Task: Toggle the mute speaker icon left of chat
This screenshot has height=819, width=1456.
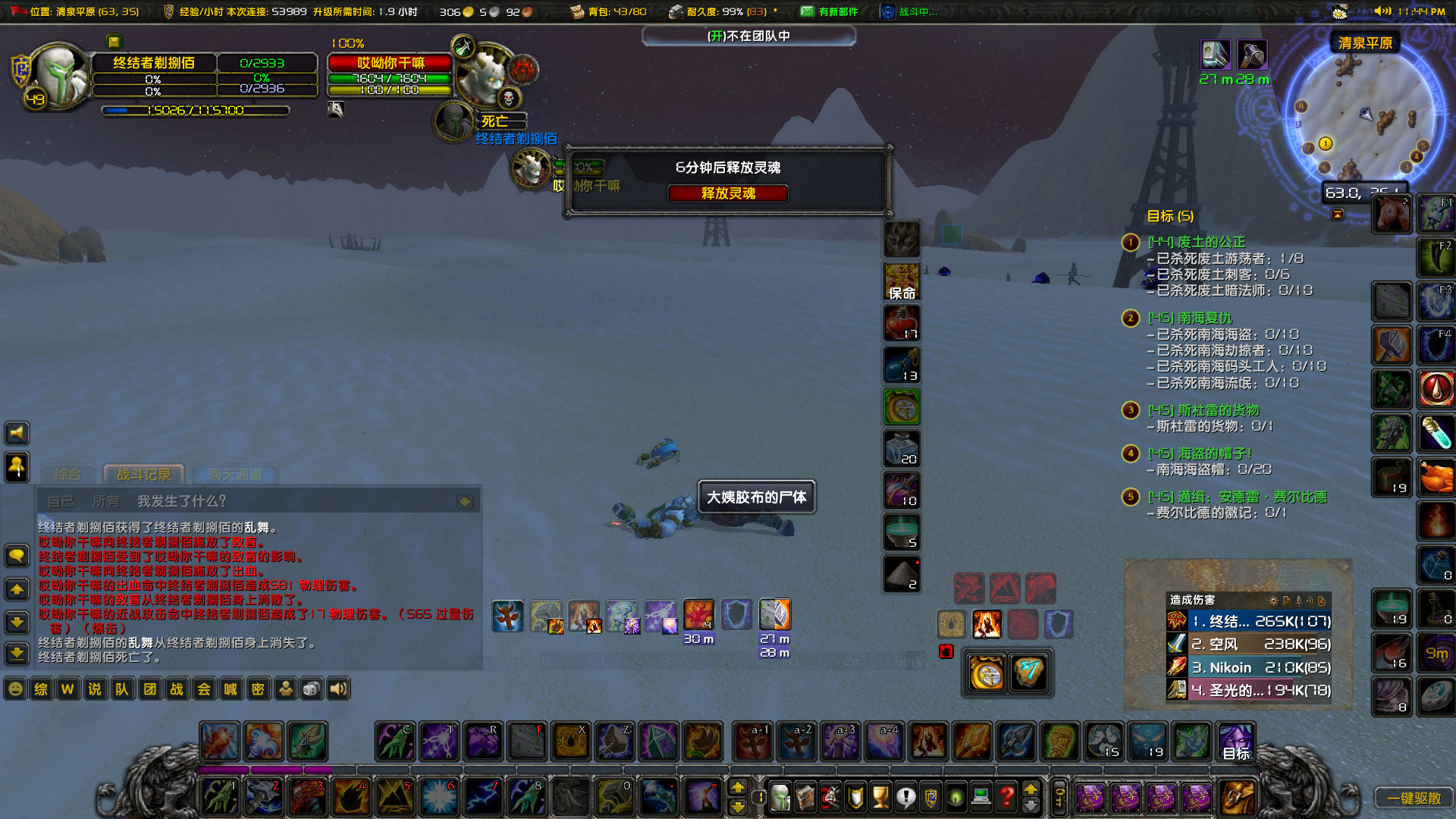Action: 16,433
